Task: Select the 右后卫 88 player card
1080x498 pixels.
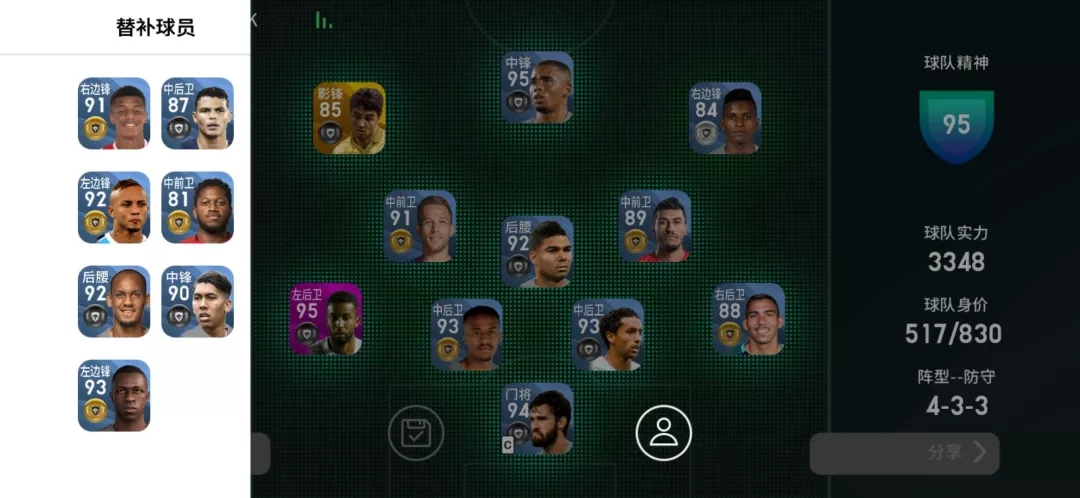Action: click(748, 320)
